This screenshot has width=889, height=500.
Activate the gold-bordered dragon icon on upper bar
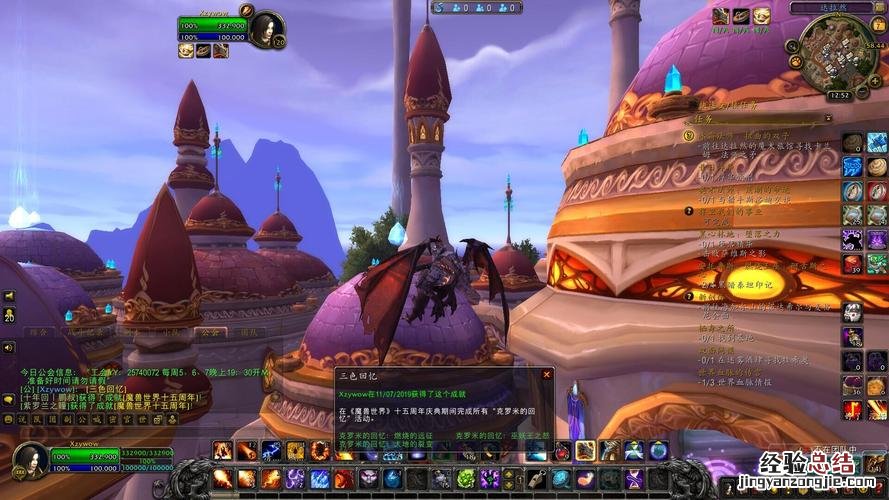(x=585, y=451)
